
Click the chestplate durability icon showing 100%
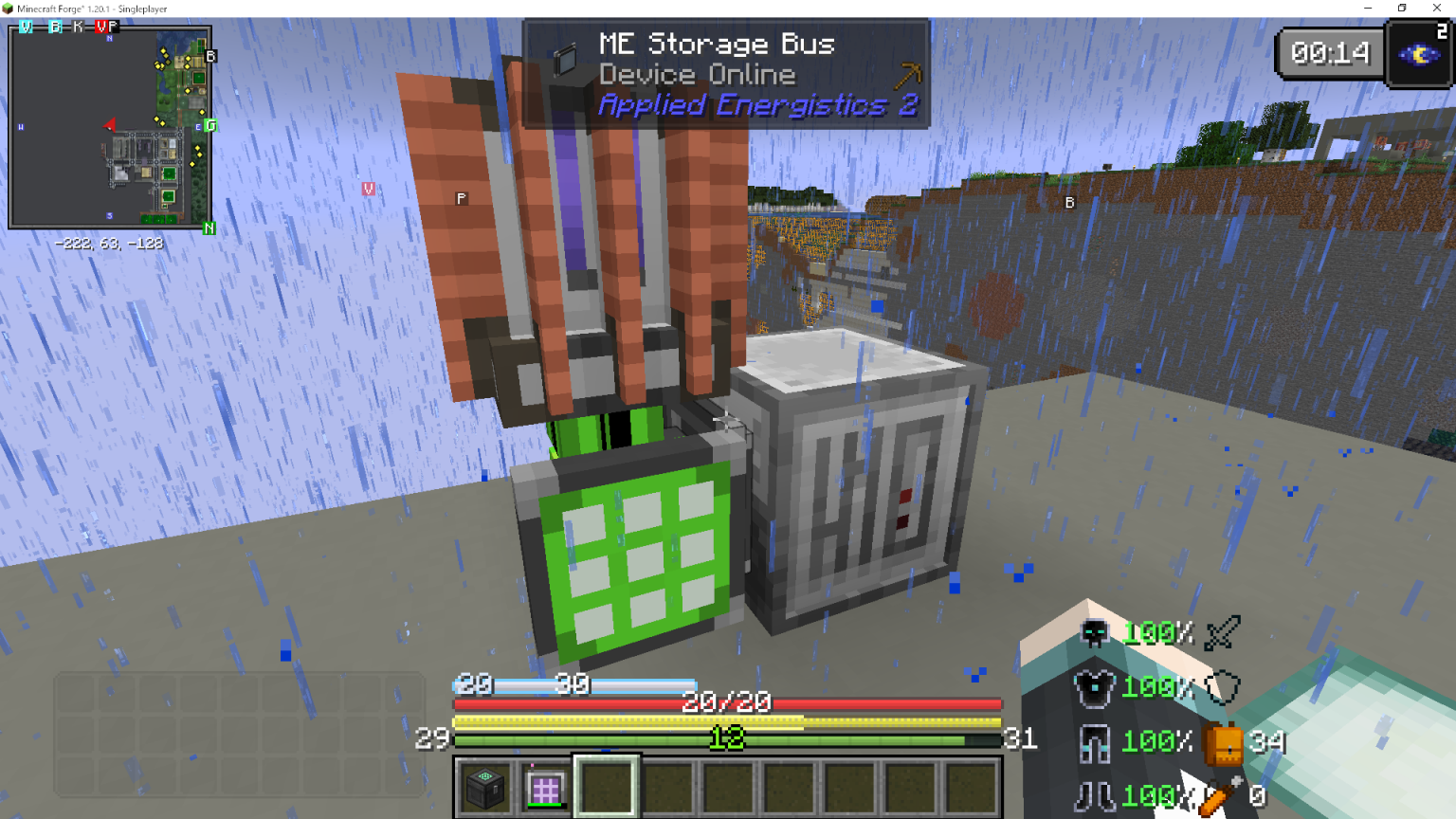(x=1094, y=686)
